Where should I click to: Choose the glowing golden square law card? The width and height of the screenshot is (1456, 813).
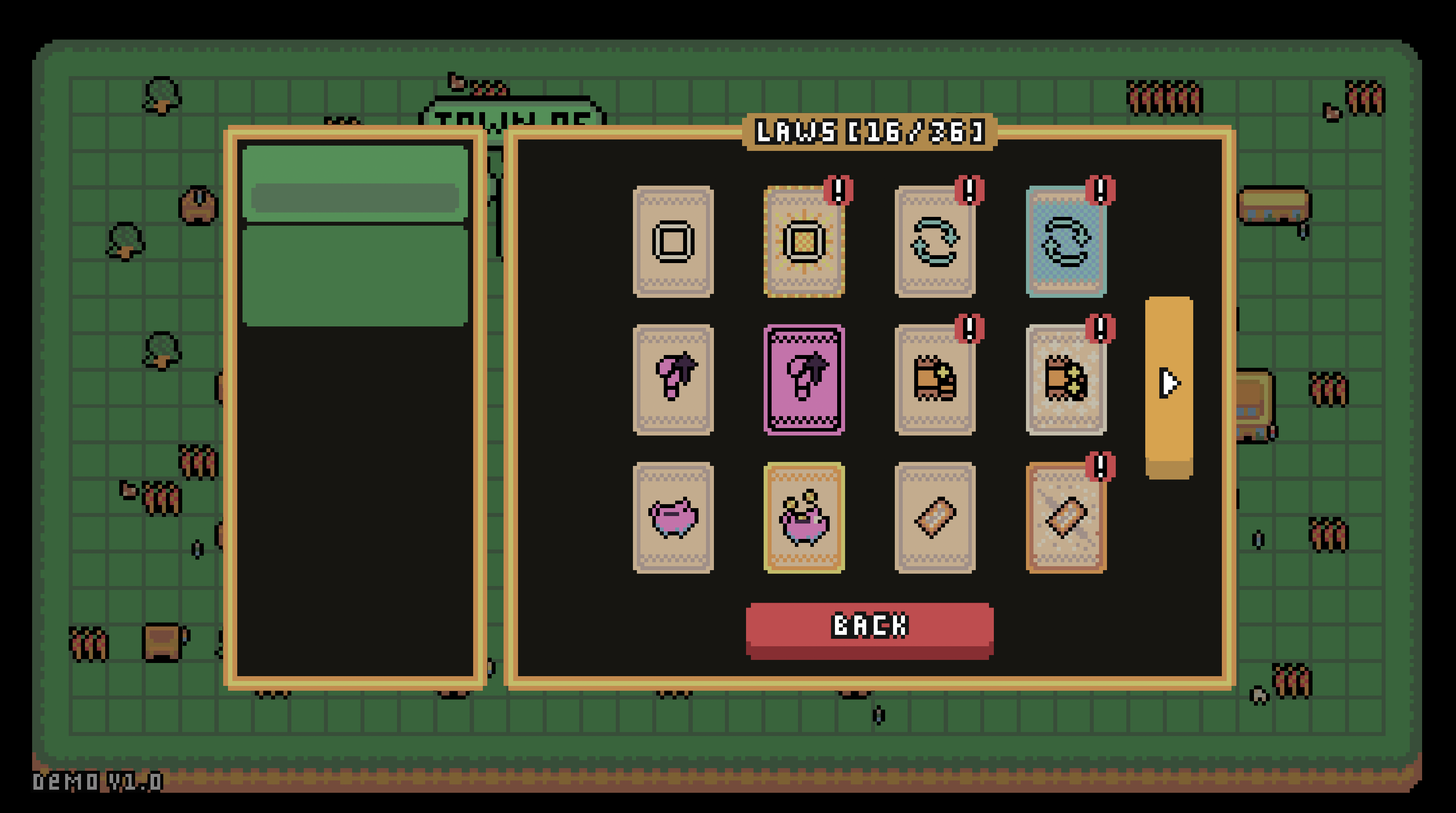pyautogui.click(x=804, y=241)
